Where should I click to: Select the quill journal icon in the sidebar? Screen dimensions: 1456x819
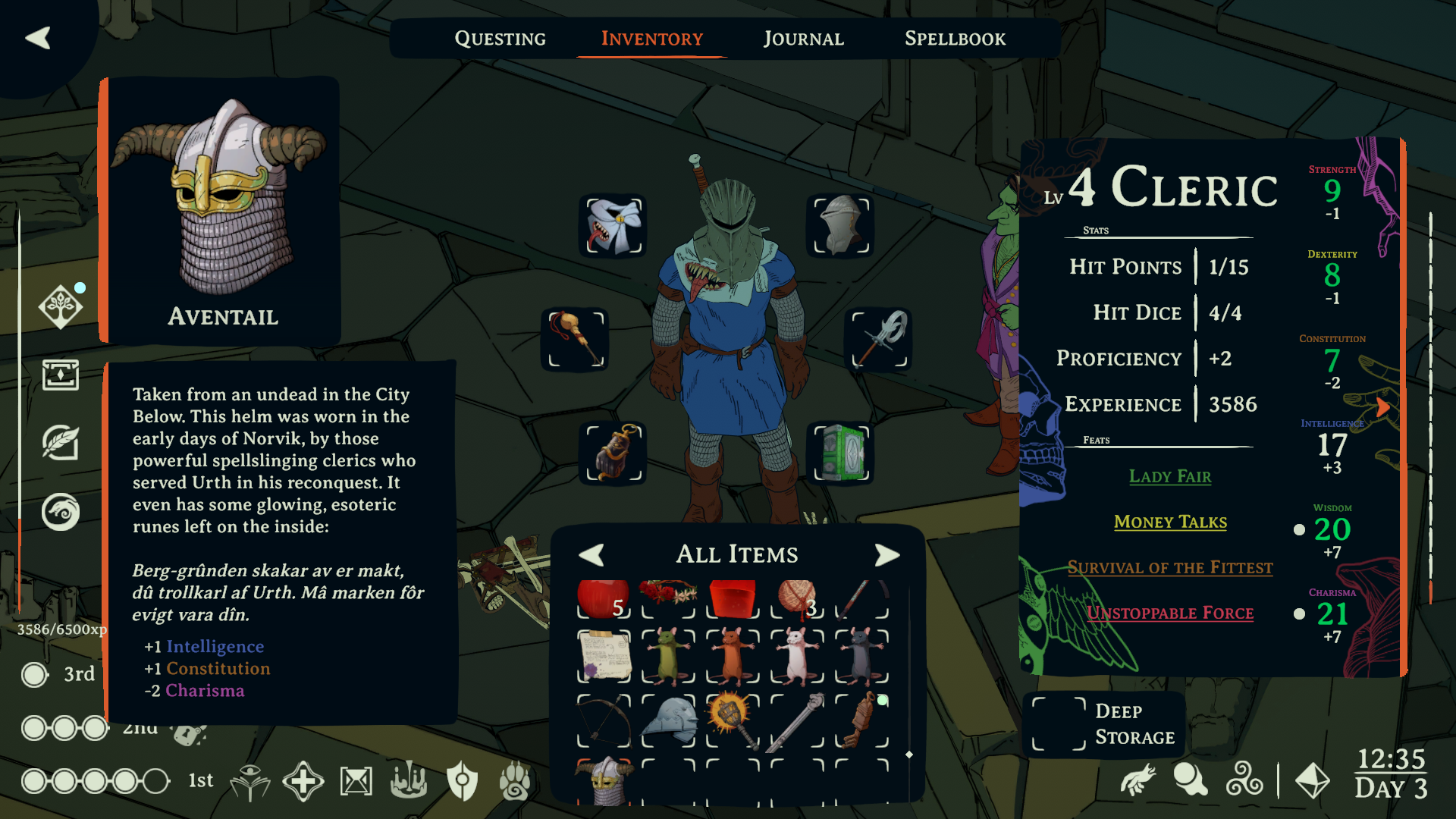pos(61,444)
